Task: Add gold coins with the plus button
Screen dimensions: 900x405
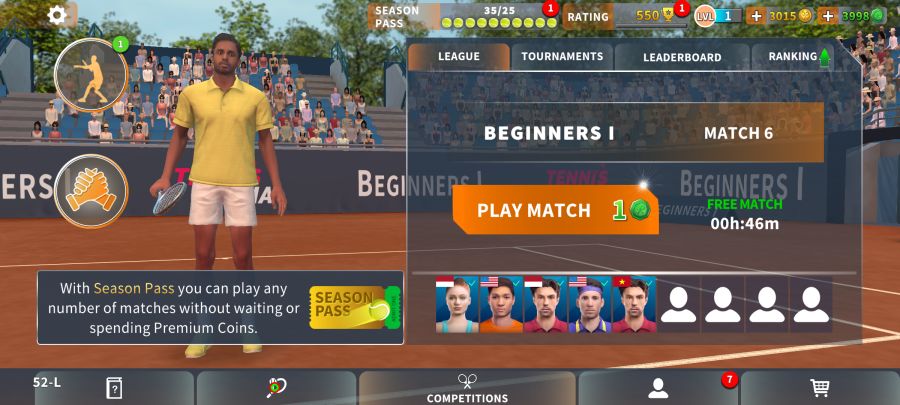Action: 756,16
